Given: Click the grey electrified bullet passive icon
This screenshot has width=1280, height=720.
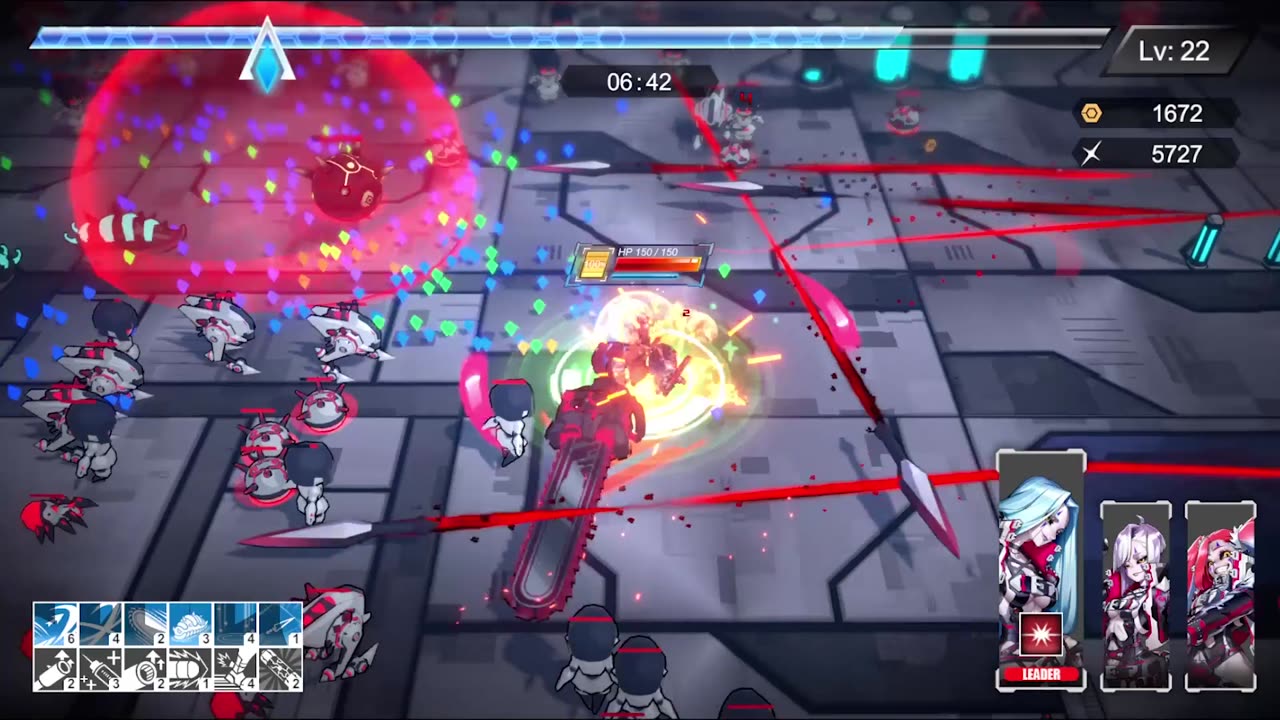Looking at the screenshot, I should click(190, 669).
